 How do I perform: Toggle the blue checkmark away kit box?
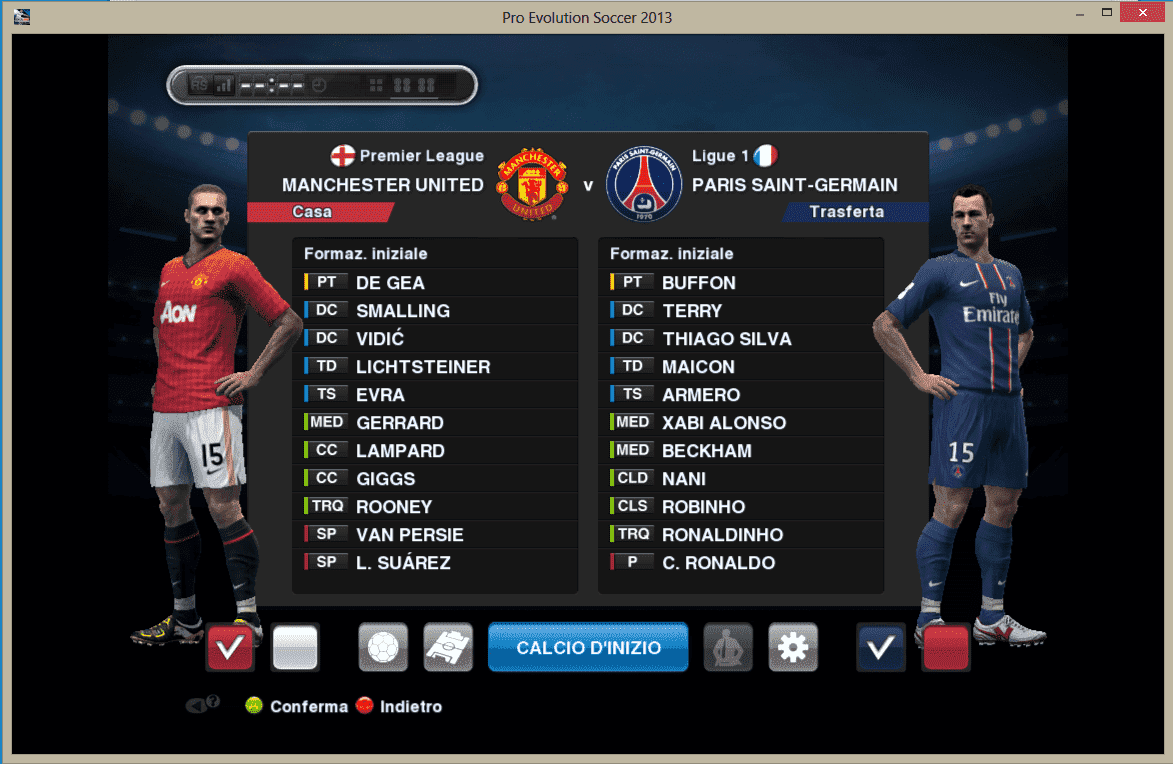point(881,648)
